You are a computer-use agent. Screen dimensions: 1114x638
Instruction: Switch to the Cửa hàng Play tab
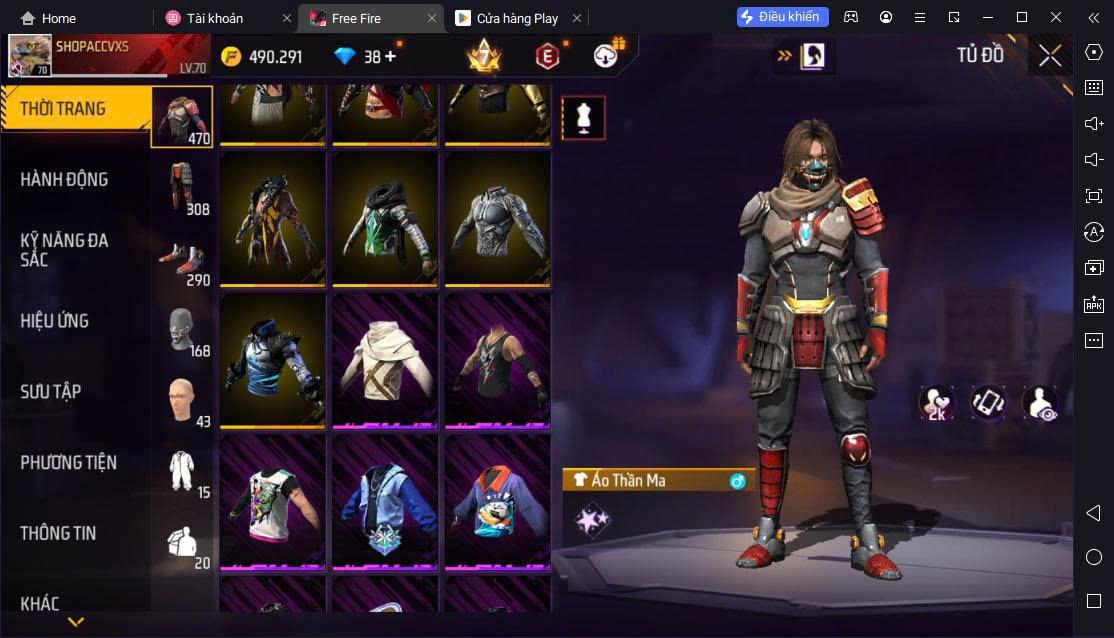(x=516, y=18)
